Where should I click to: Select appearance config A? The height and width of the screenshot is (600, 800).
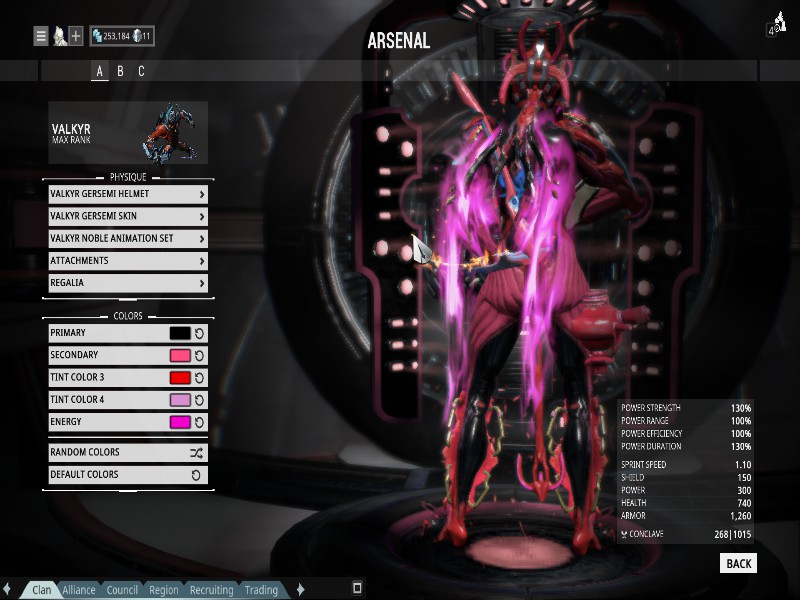pos(99,71)
